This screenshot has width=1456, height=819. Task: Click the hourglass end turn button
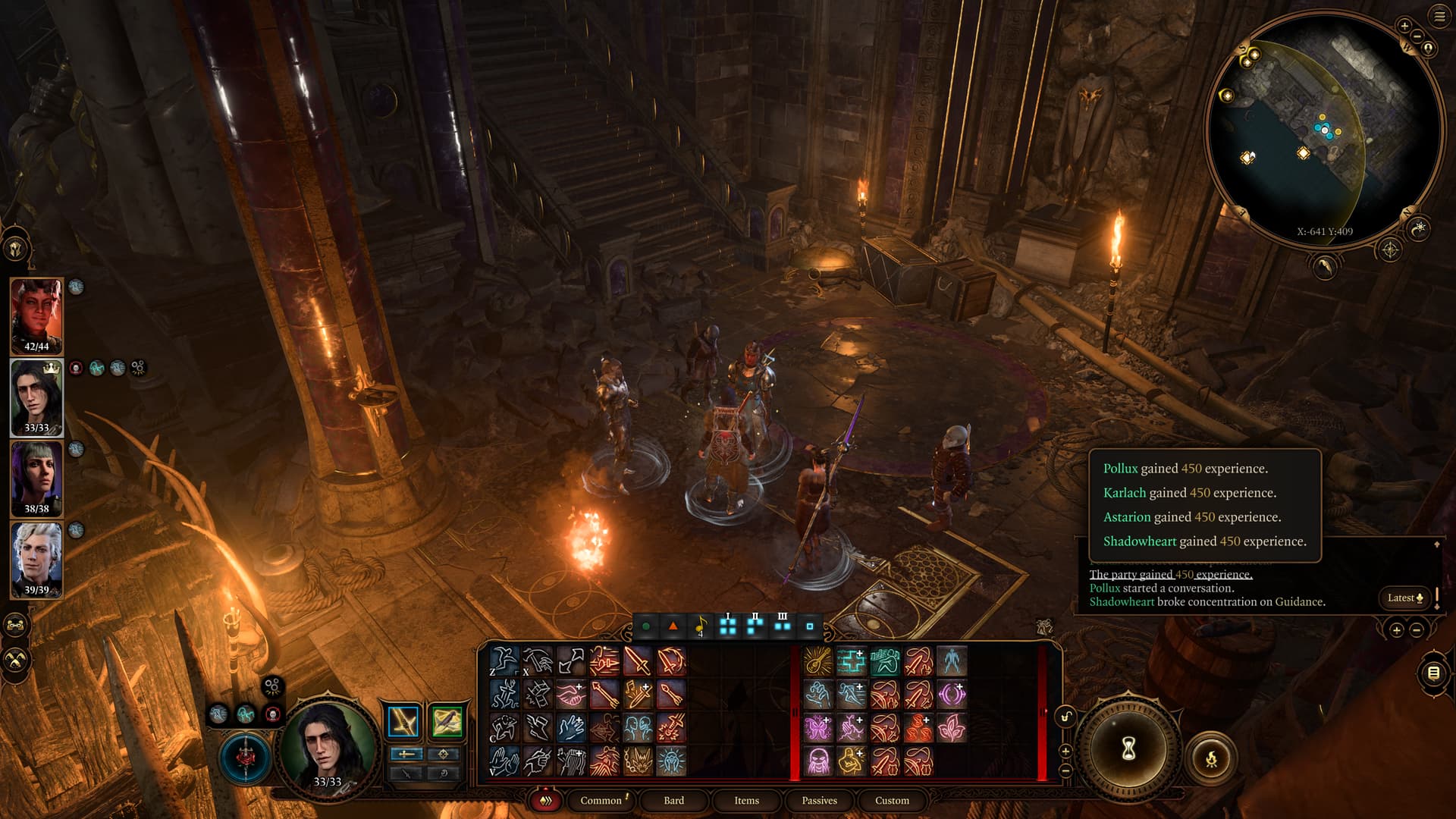1128,749
